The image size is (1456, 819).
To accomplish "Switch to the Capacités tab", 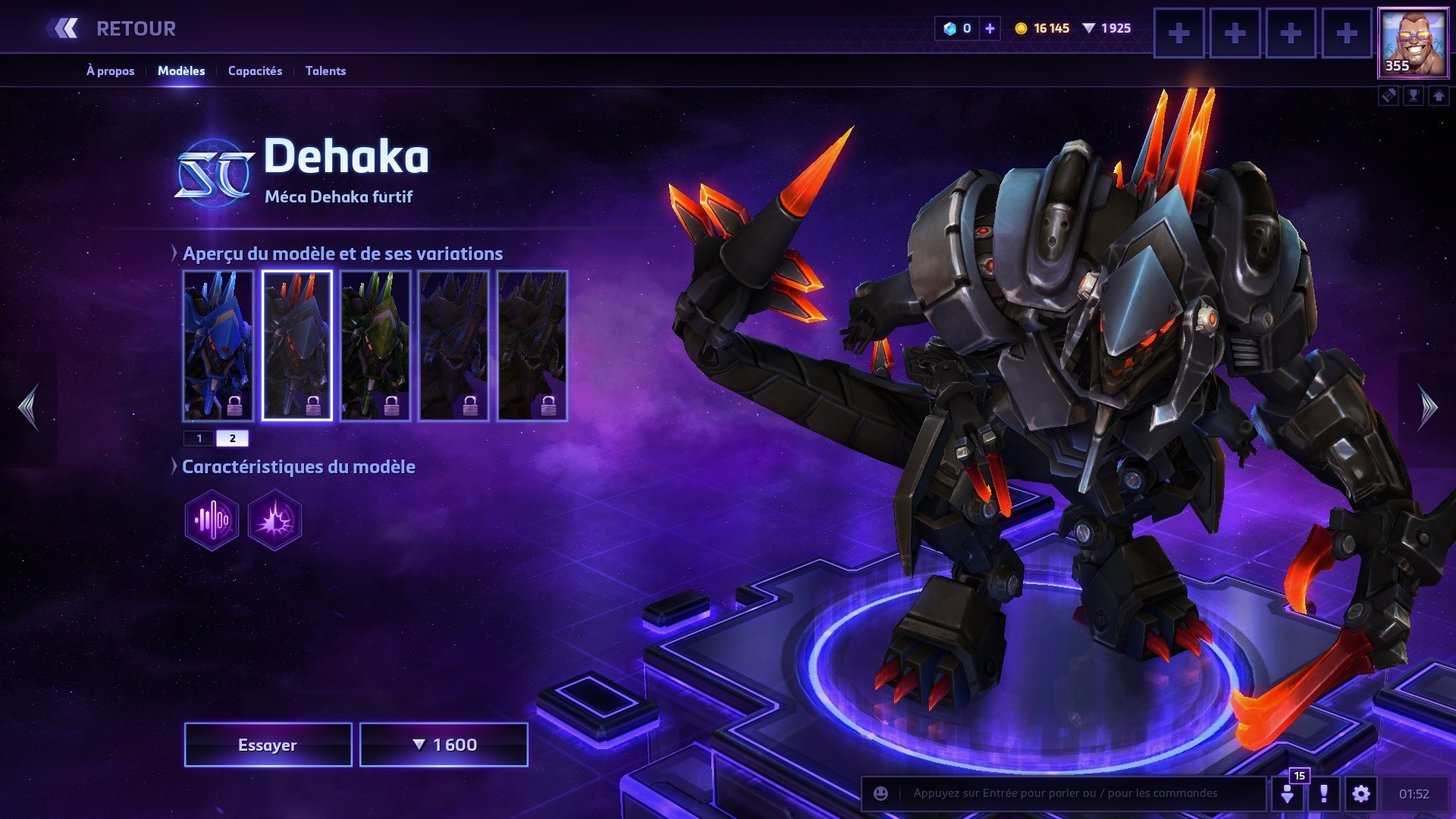I will click(255, 71).
